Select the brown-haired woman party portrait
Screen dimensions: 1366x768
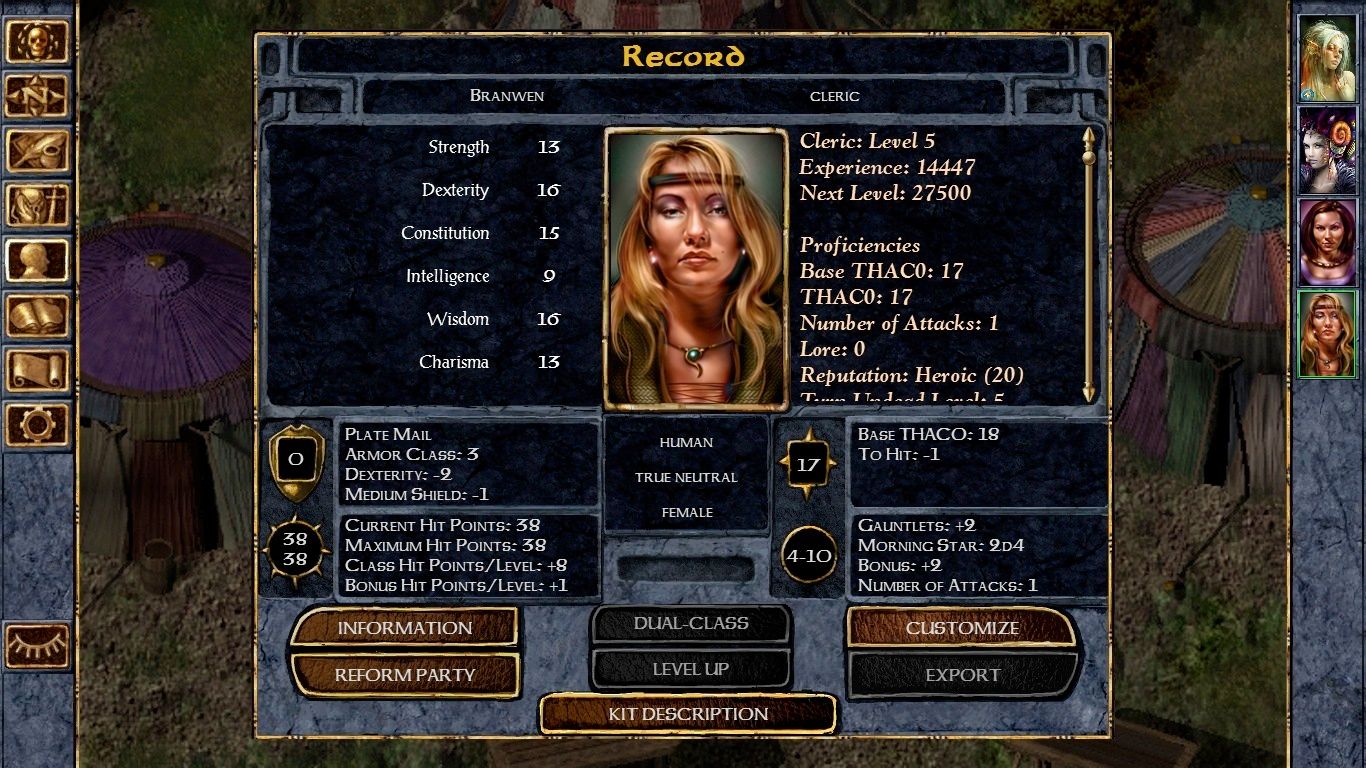(1326, 241)
